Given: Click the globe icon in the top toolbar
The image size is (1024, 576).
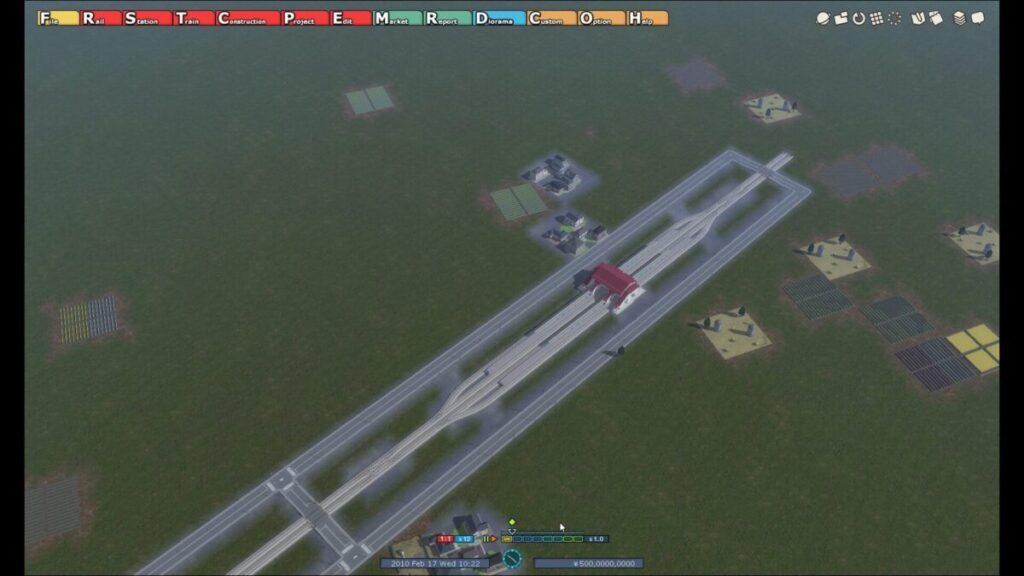Looking at the screenshot, I should coord(823,18).
